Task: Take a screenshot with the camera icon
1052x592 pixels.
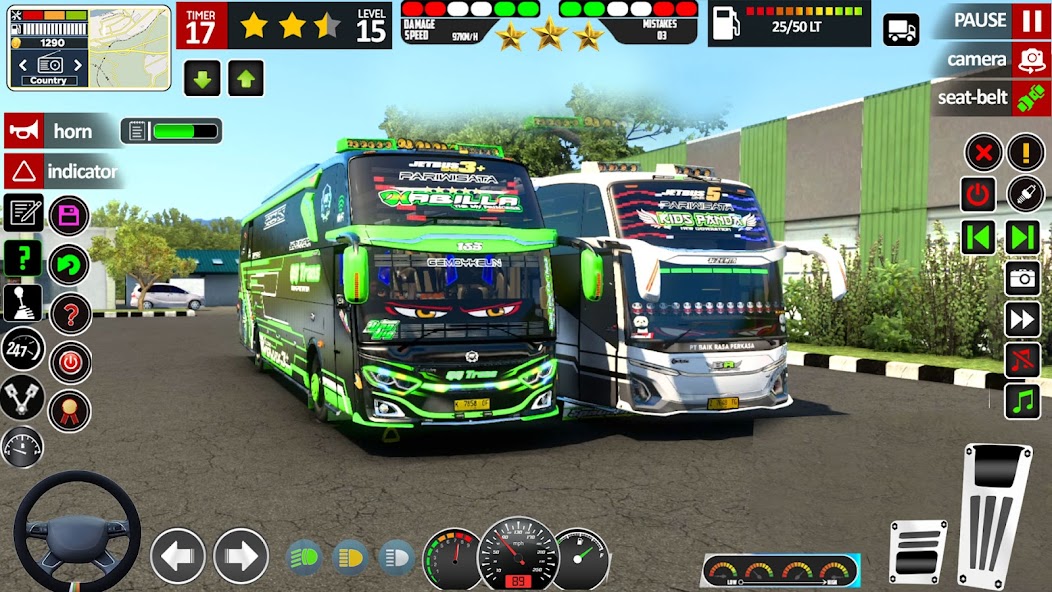Action: click(x=1023, y=278)
